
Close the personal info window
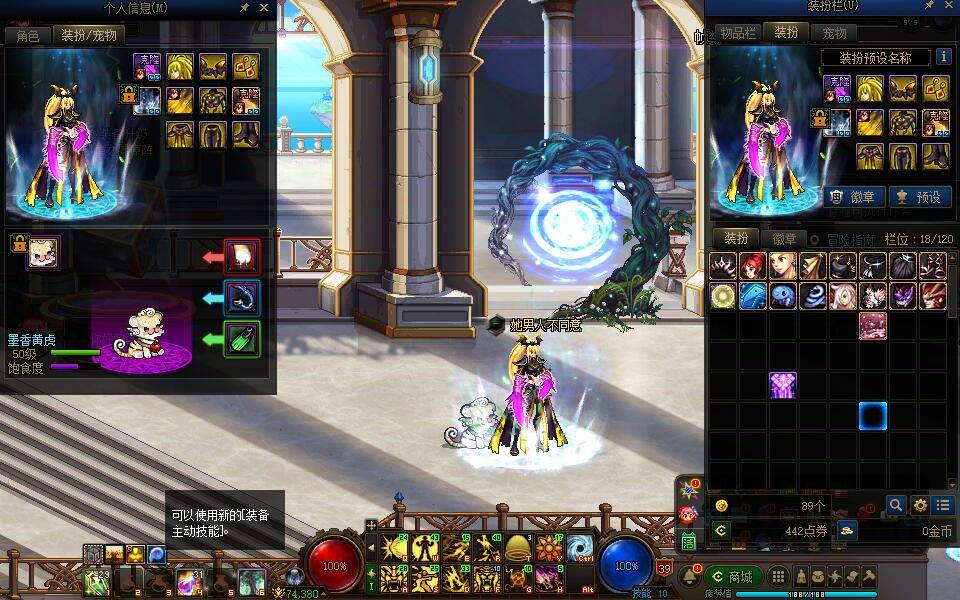264,7
